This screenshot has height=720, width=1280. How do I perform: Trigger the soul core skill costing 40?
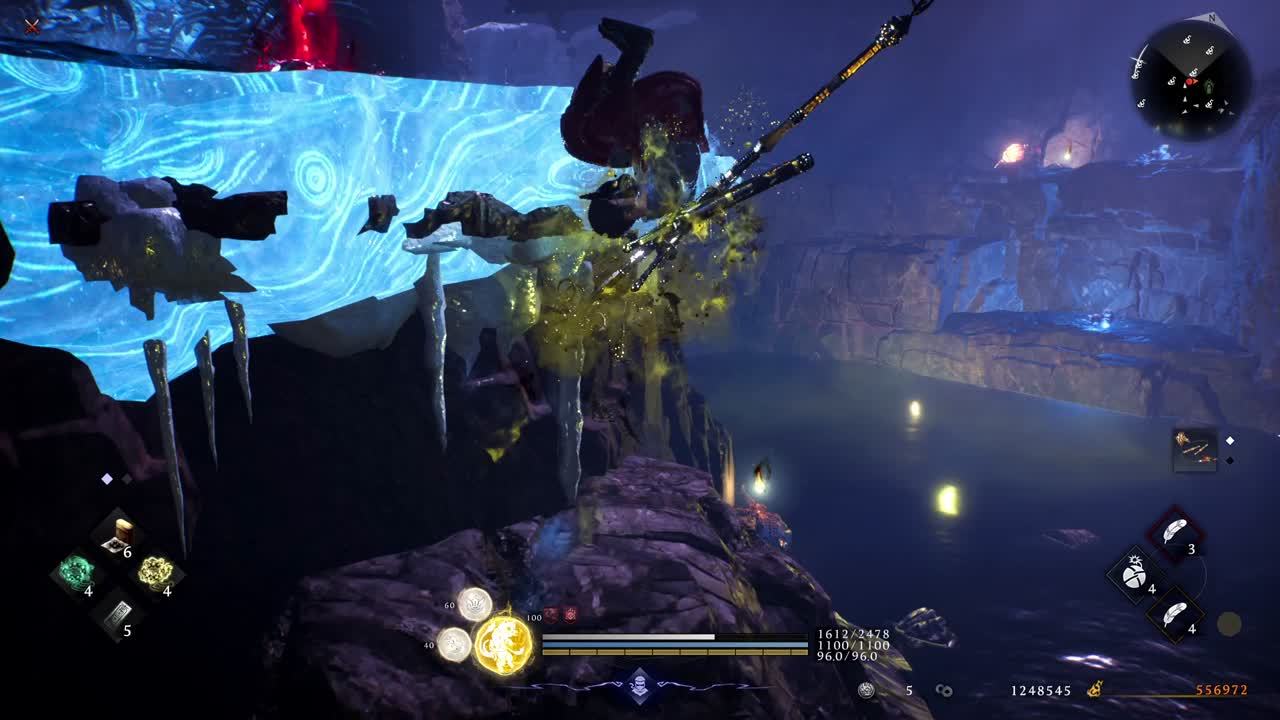click(454, 643)
